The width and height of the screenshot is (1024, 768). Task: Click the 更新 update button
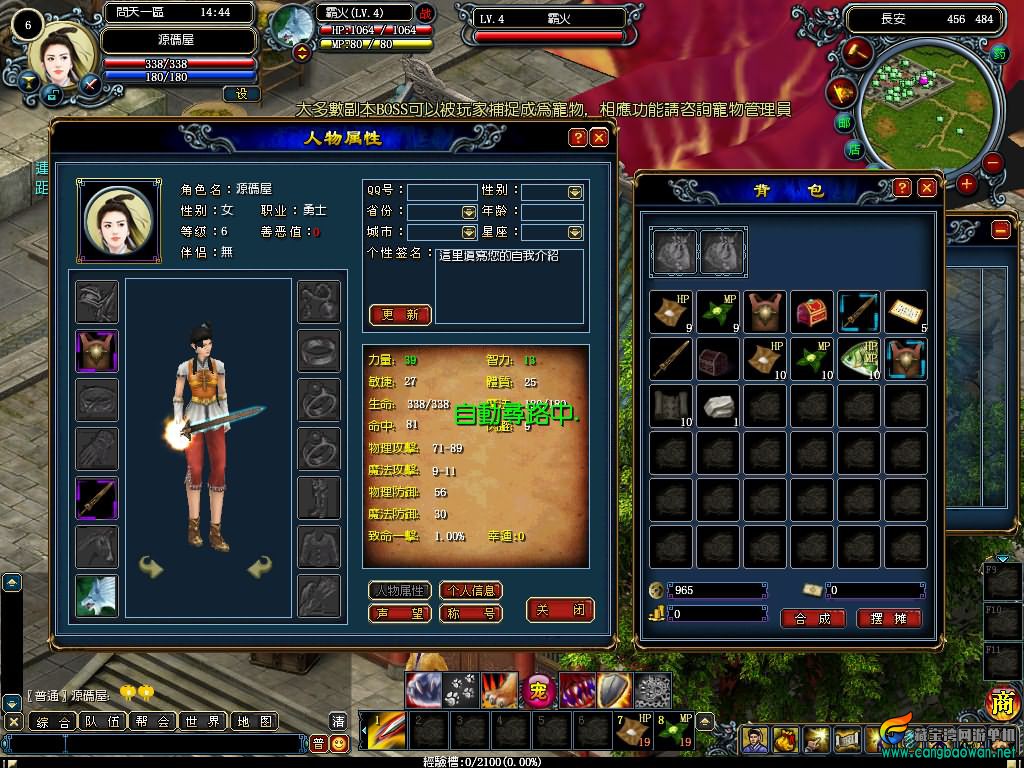(400, 314)
